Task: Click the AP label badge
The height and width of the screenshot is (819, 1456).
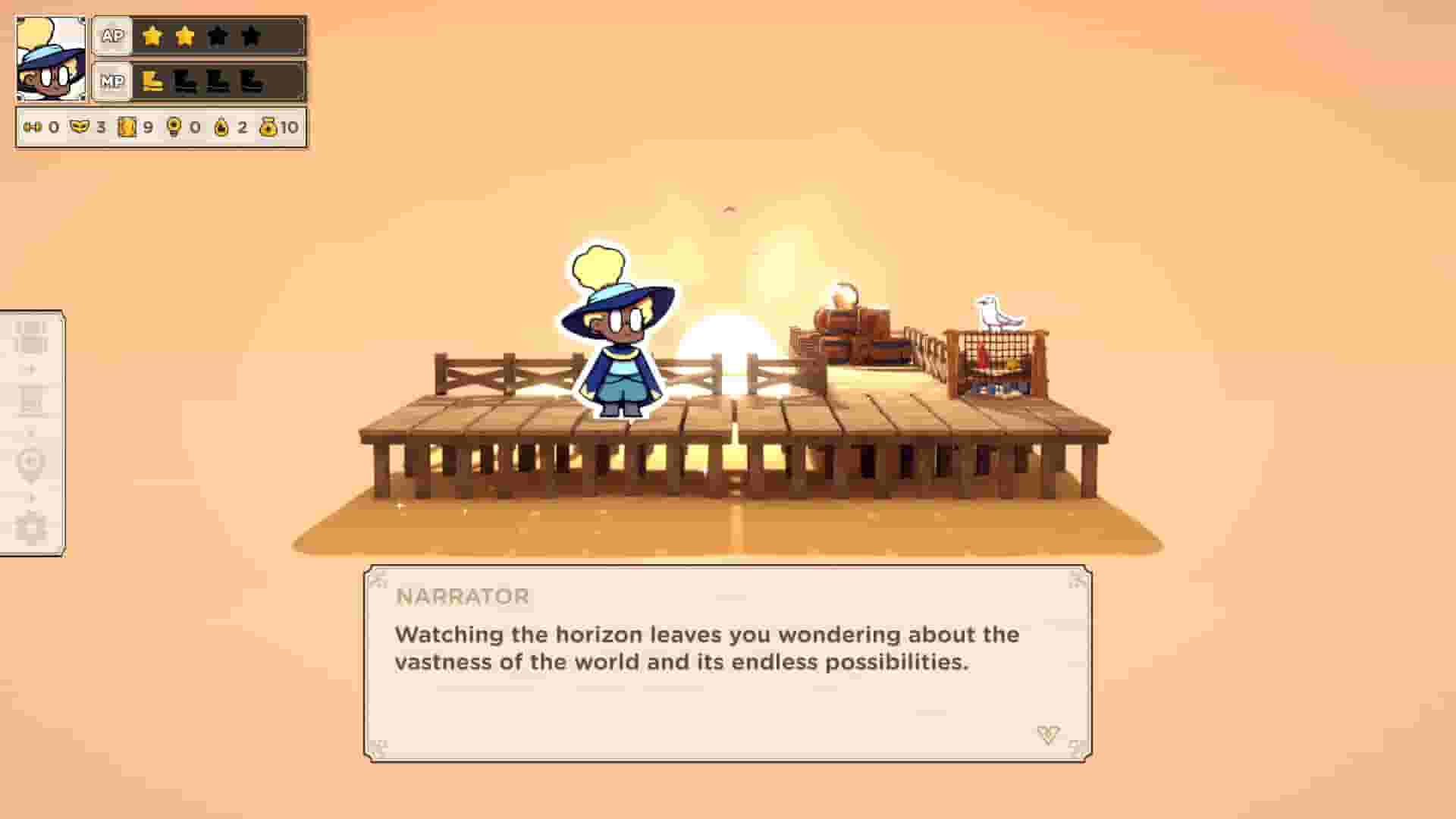Action: click(114, 36)
